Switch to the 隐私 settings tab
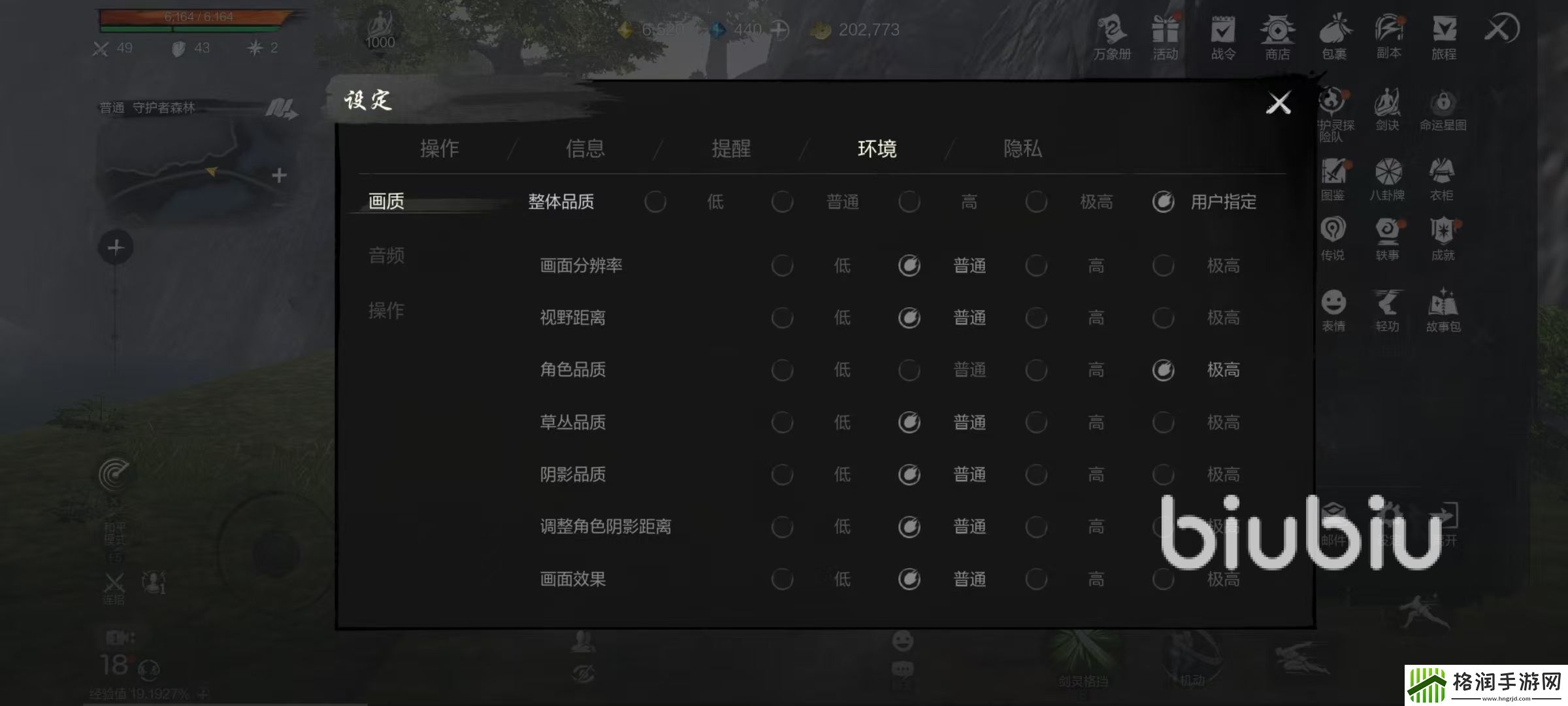 1023,149
